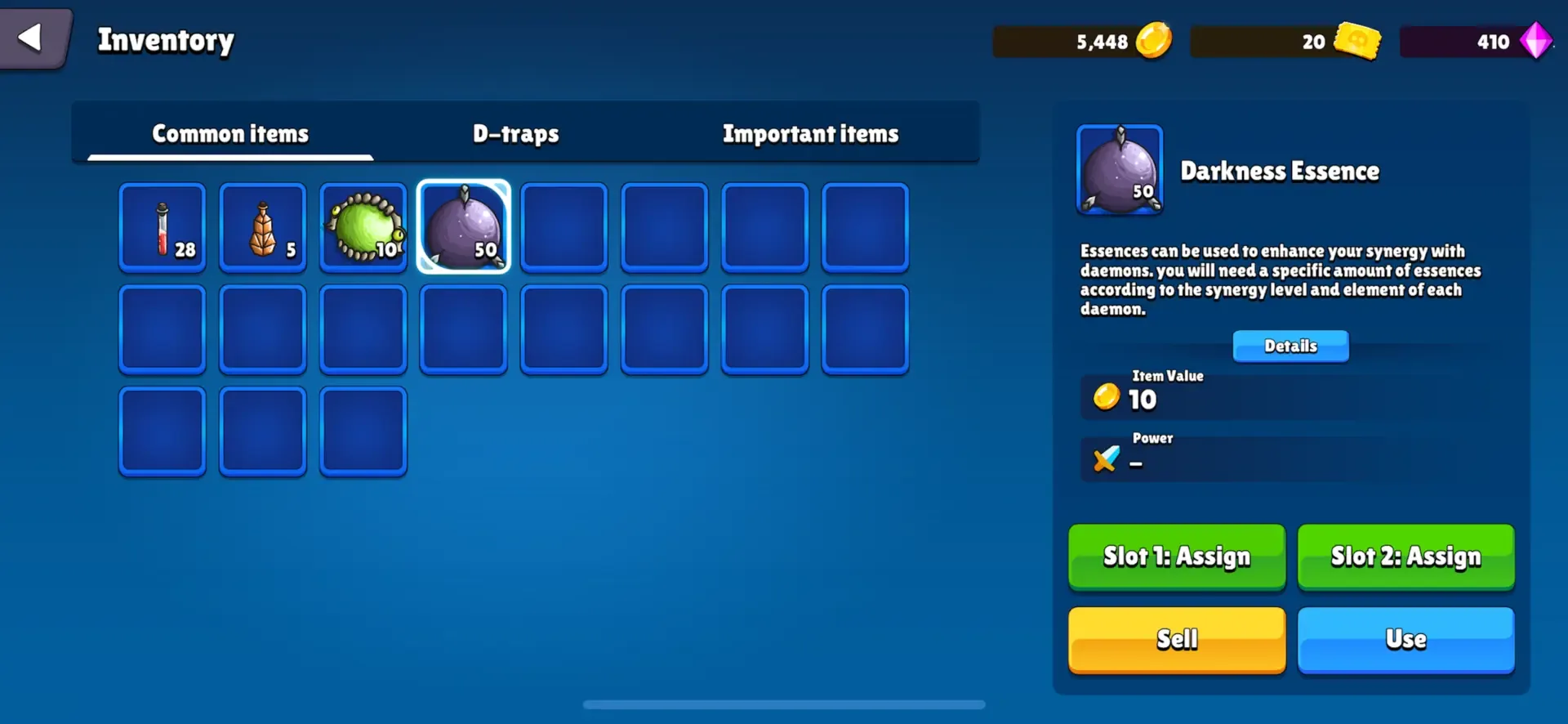Open the Common items tab
Viewport: 1568px width, 724px height.
229,133
